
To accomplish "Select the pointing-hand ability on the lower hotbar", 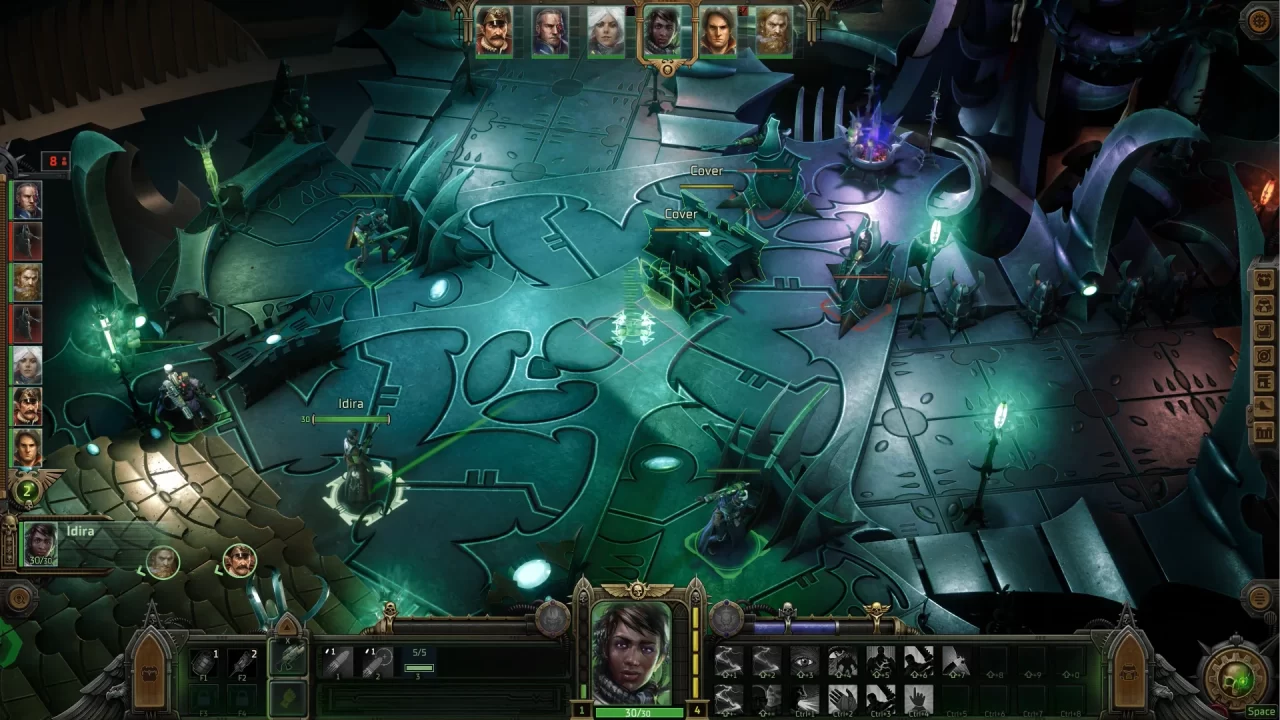I will click(x=919, y=698).
